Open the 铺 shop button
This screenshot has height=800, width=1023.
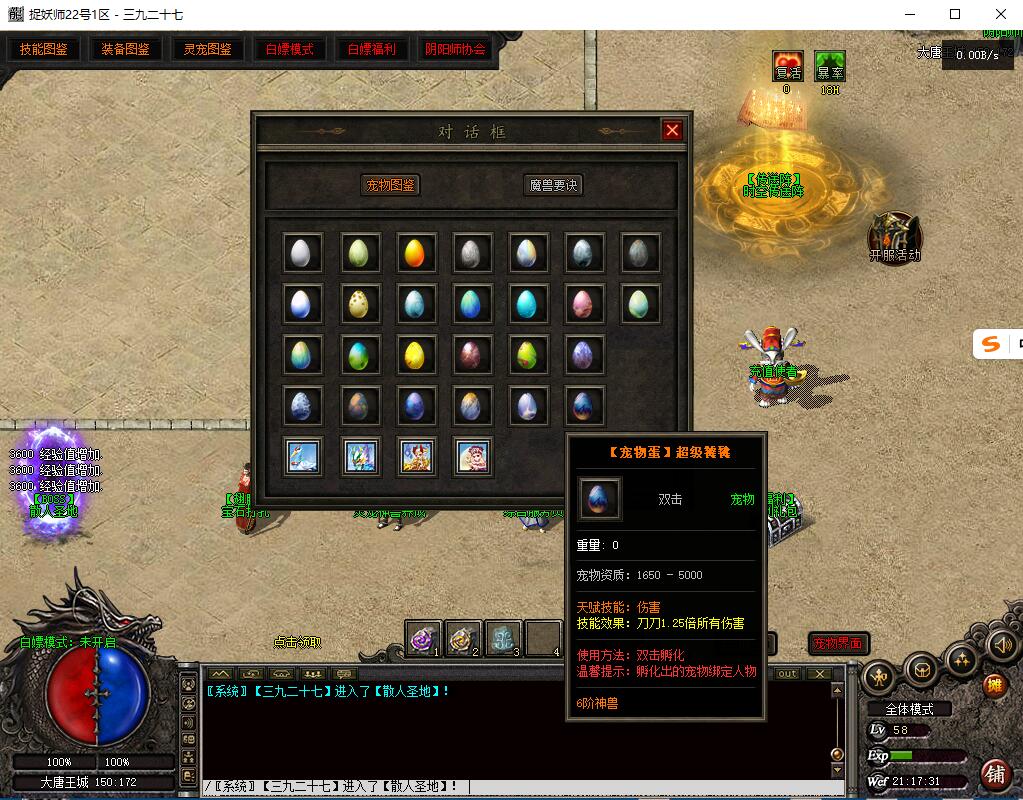(x=994, y=772)
